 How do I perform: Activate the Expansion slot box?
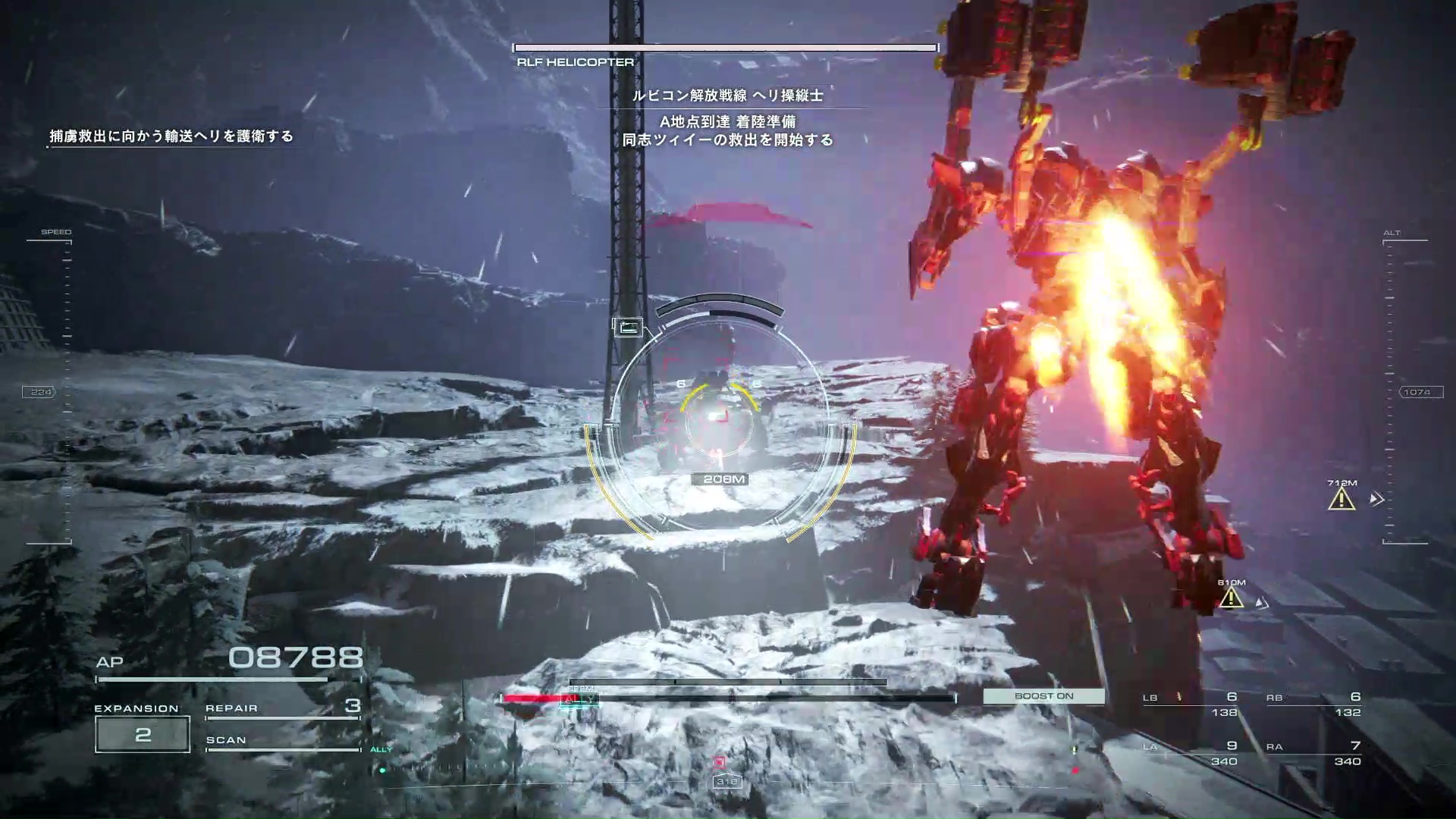point(143,734)
